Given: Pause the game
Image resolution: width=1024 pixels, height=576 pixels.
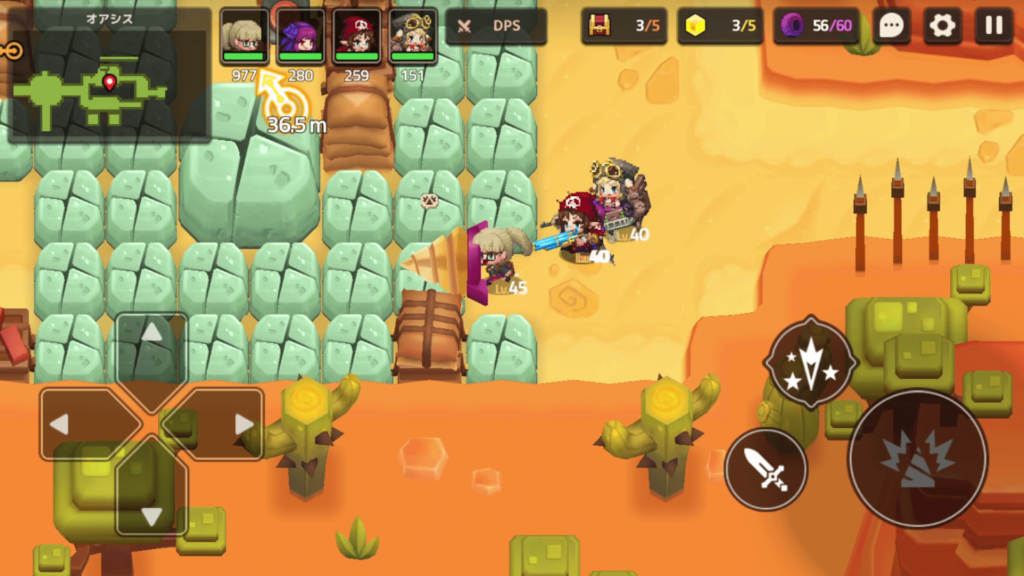Looking at the screenshot, I should pos(993,26).
